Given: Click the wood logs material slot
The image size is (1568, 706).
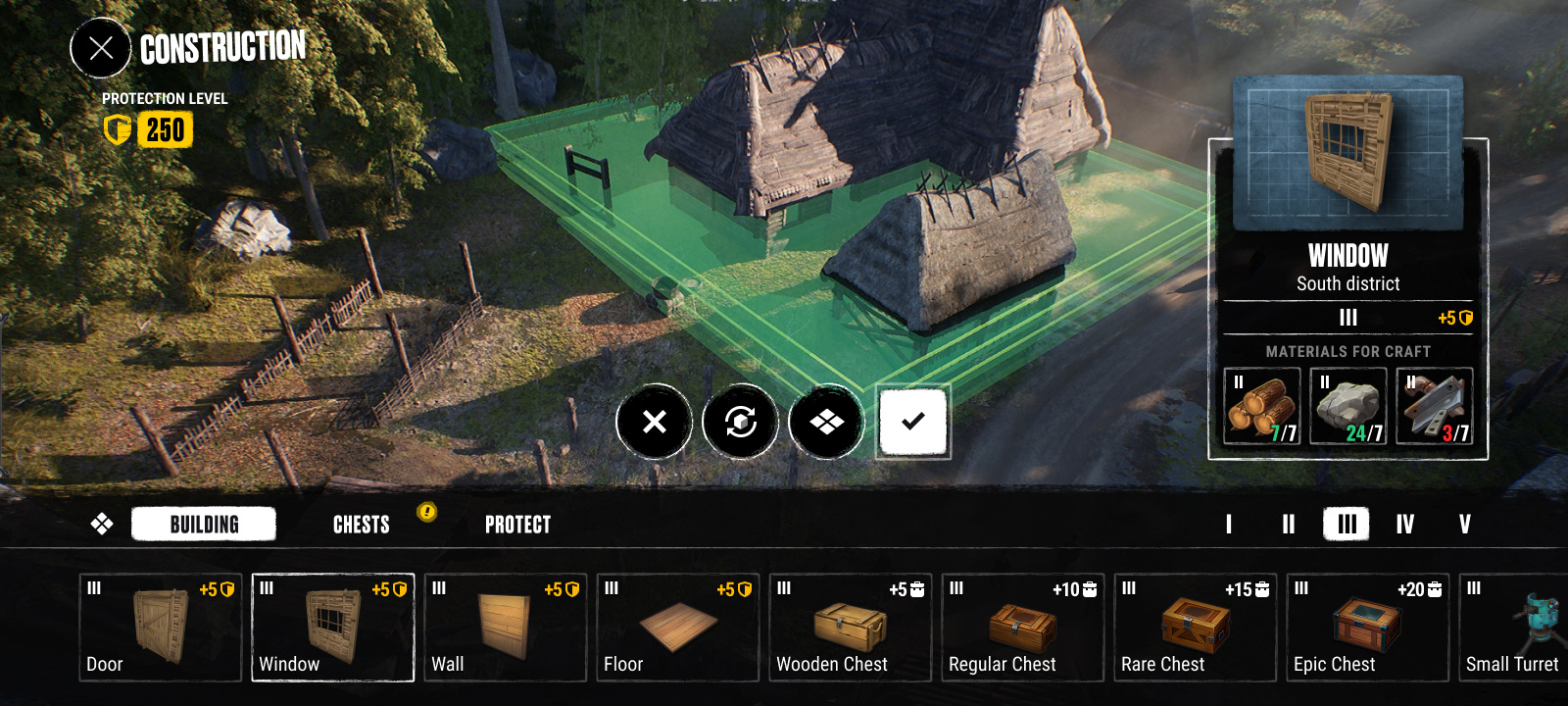Looking at the screenshot, I should pos(1262,406).
